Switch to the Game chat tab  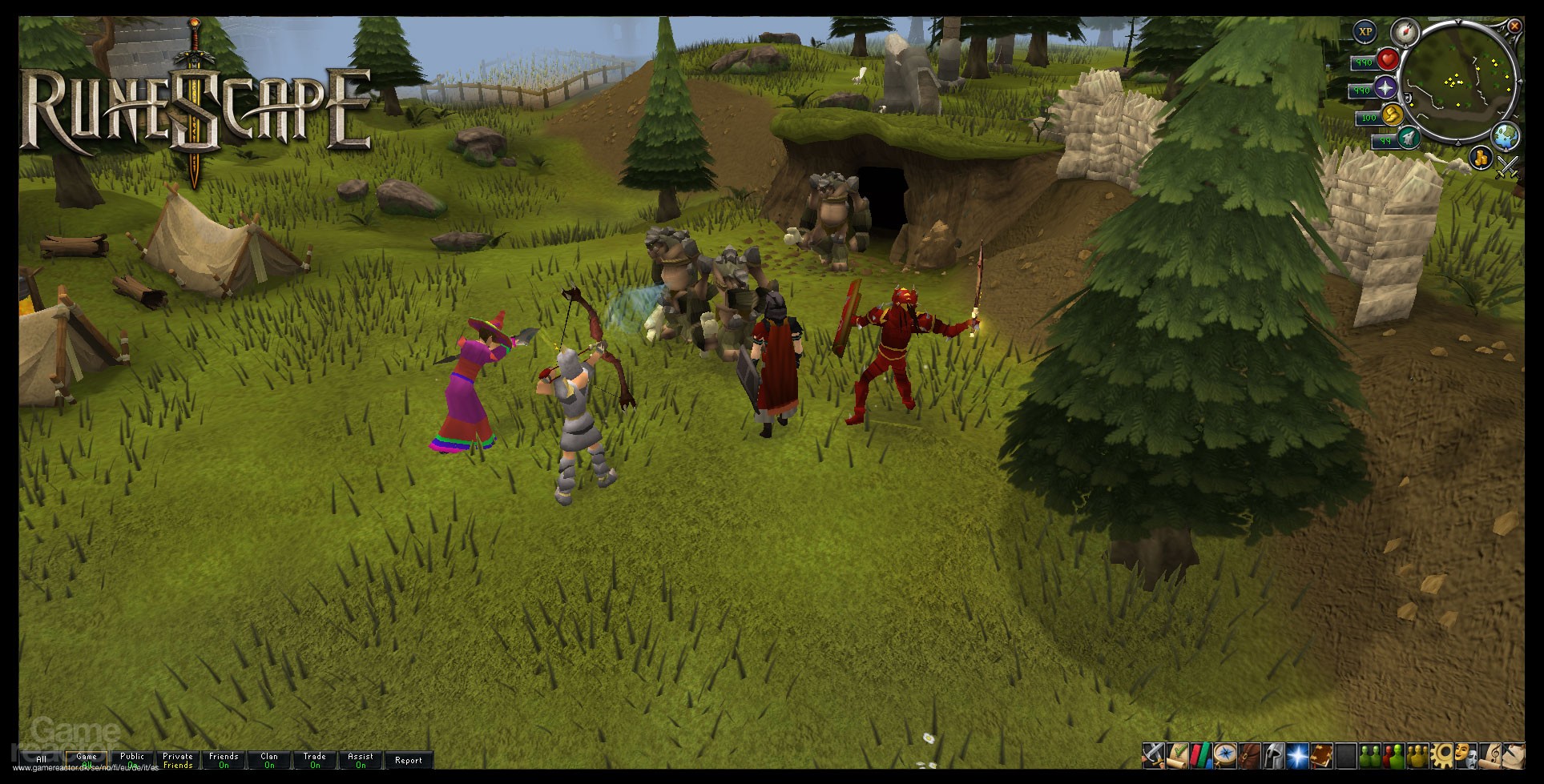click(87, 759)
